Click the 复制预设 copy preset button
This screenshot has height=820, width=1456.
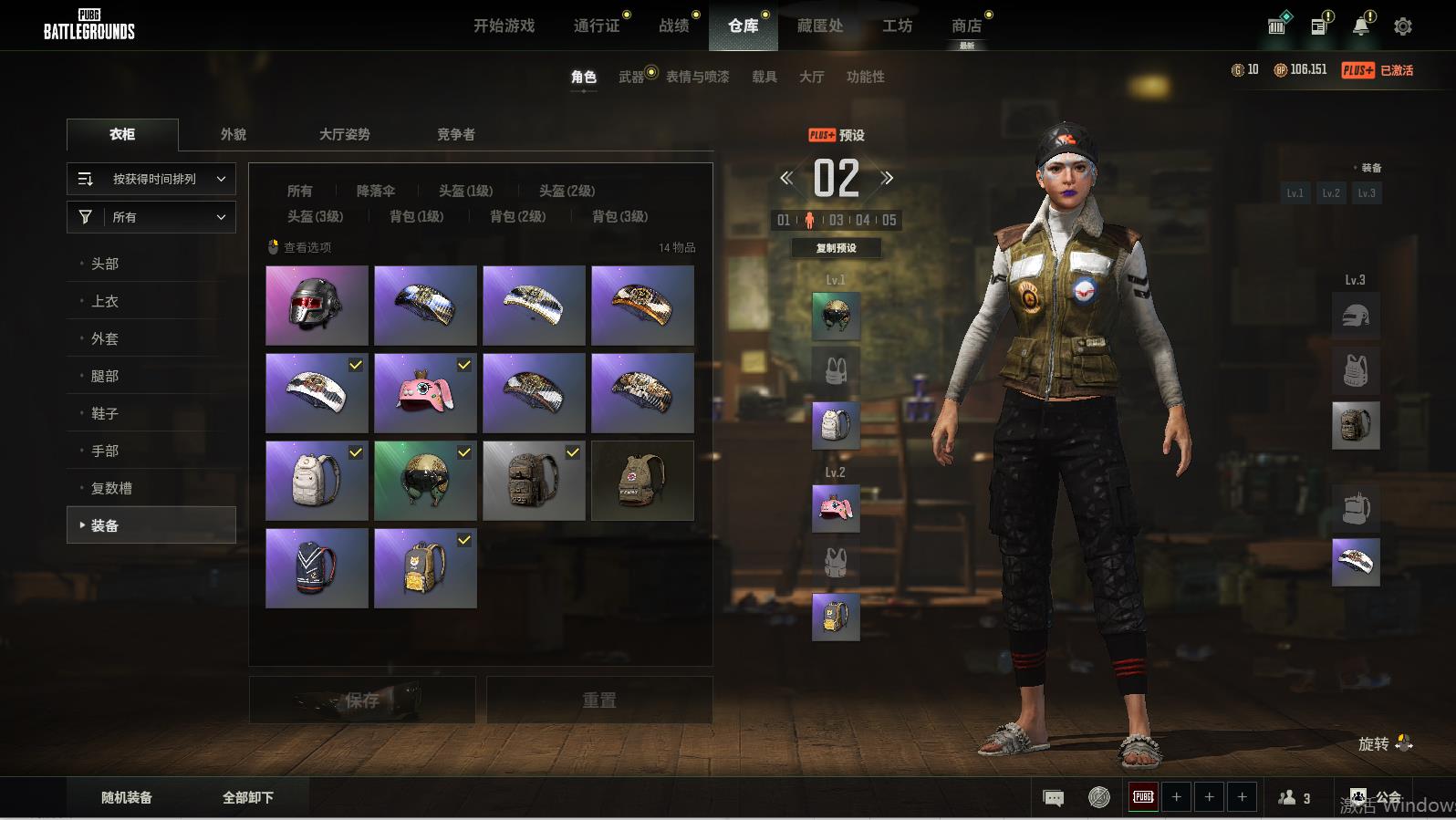tap(836, 247)
